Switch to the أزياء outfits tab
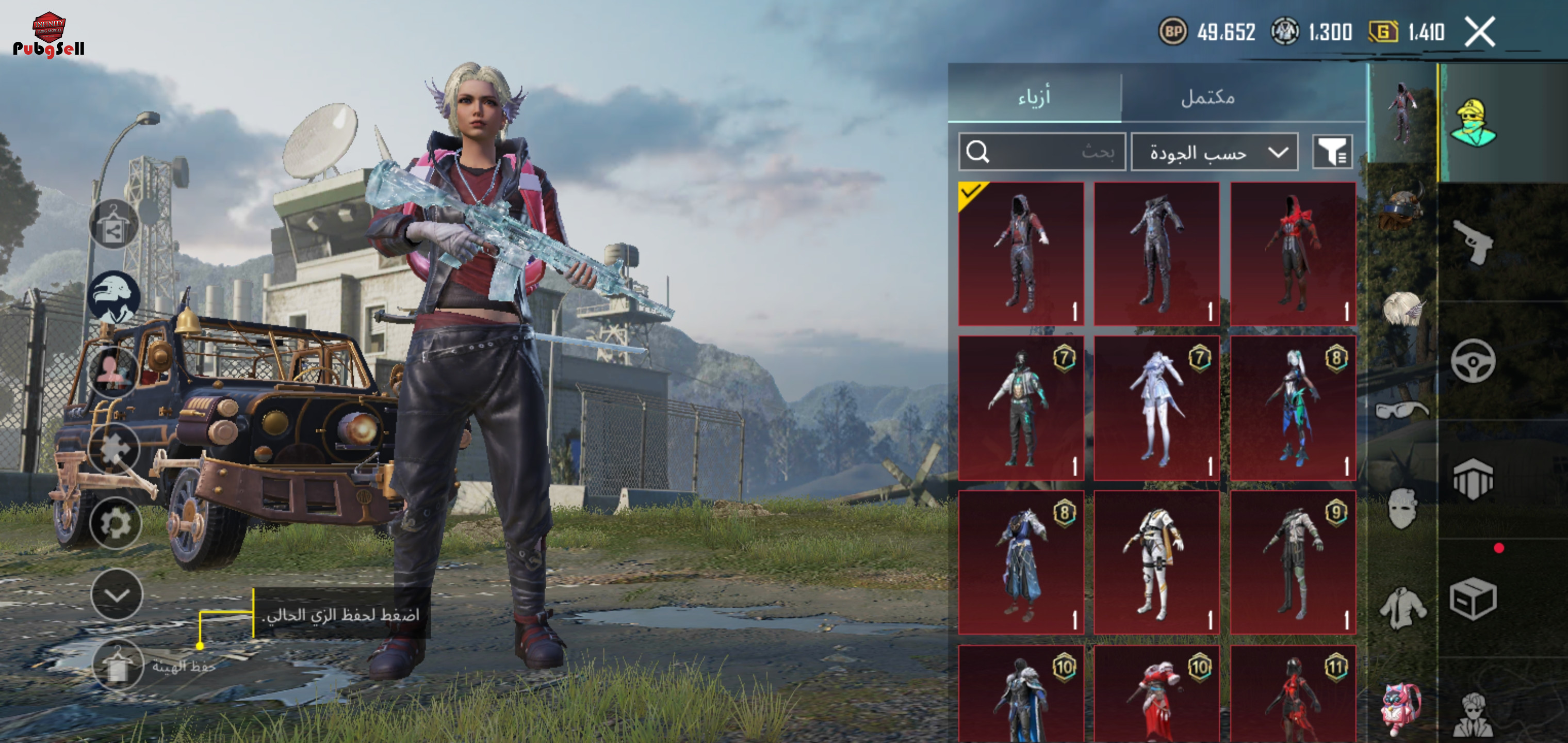This screenshot has height=743, width=1568. coord(1034,96)
